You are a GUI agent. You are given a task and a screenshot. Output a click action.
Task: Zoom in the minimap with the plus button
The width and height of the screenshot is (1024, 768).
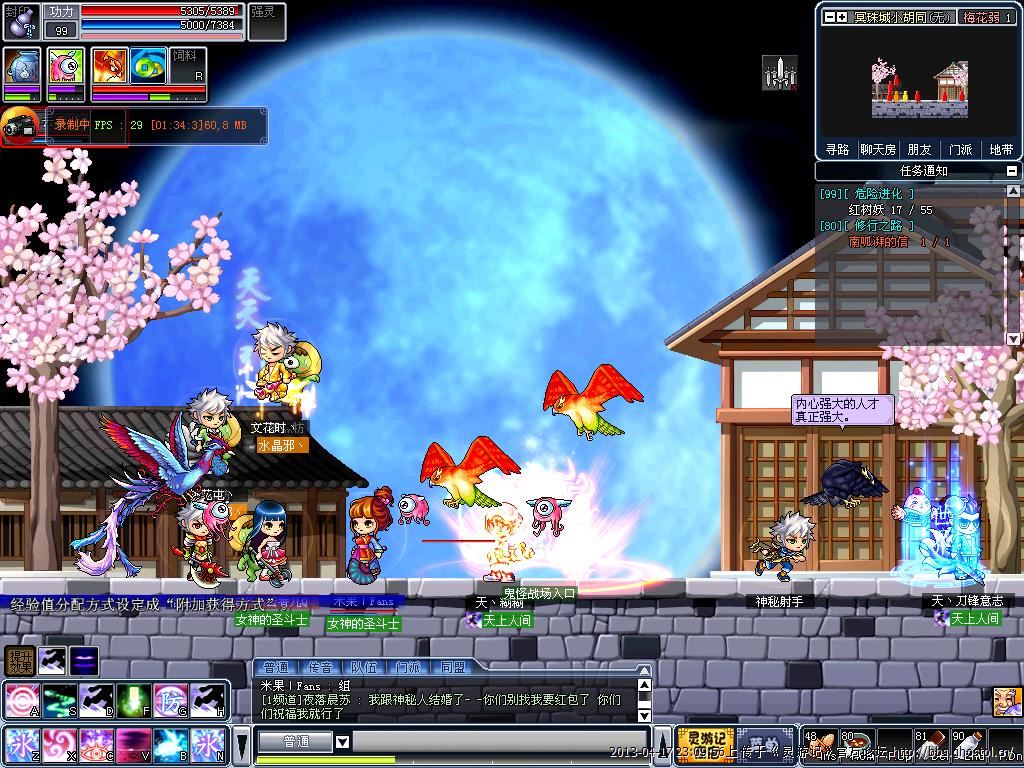pyautogui.click(x=842, y=17)
